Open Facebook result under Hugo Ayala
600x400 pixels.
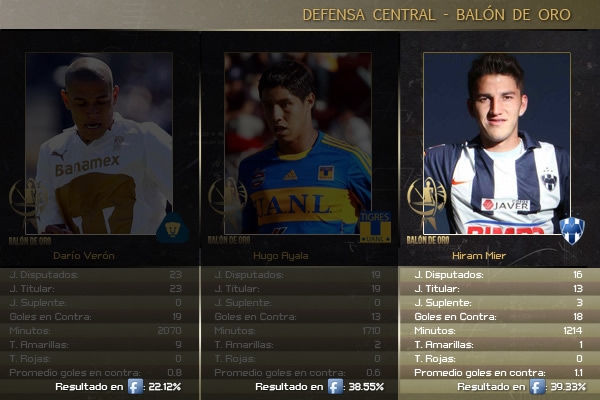click(335, 386)
